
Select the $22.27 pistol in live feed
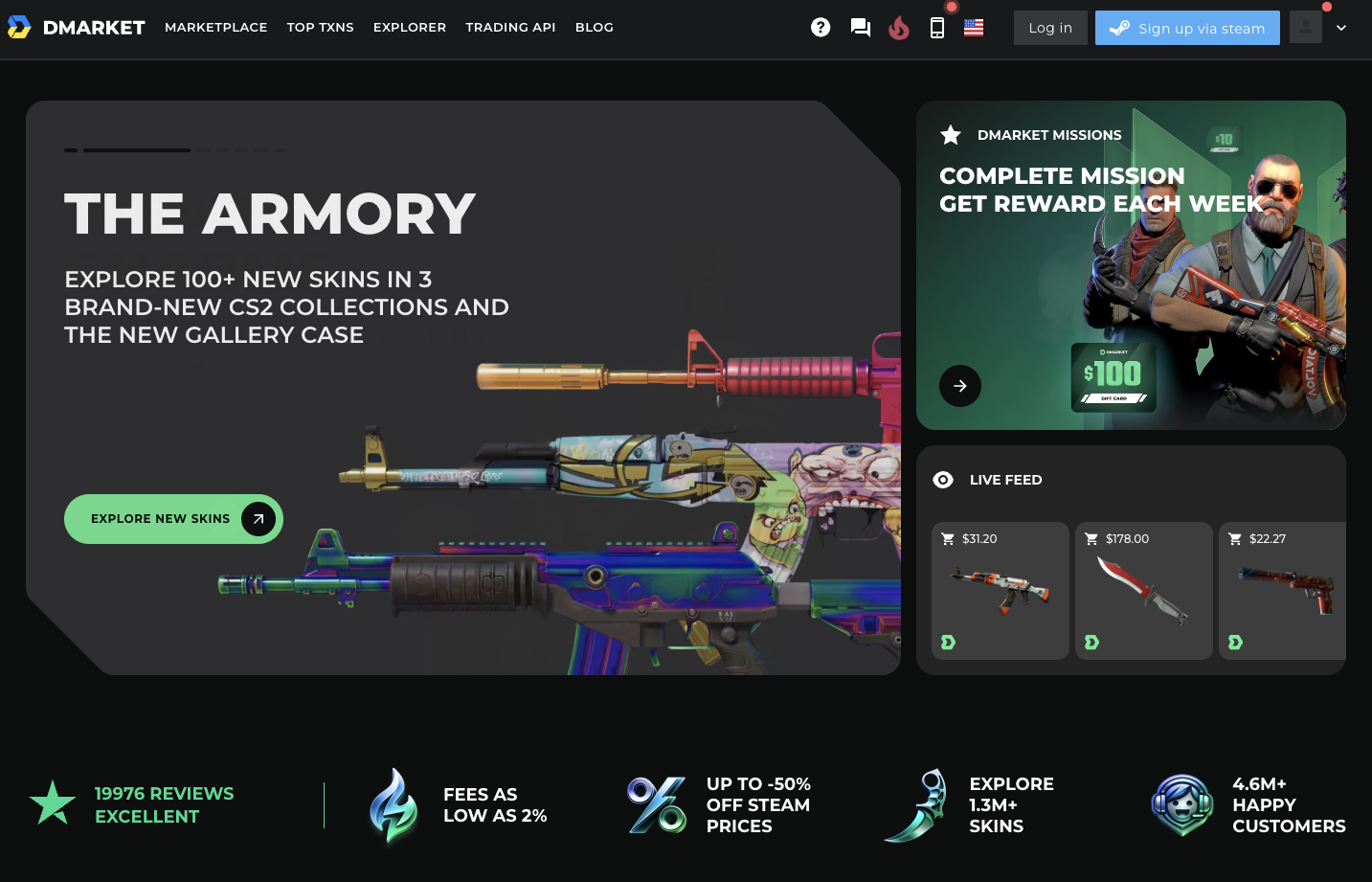tap(1283, 591)
